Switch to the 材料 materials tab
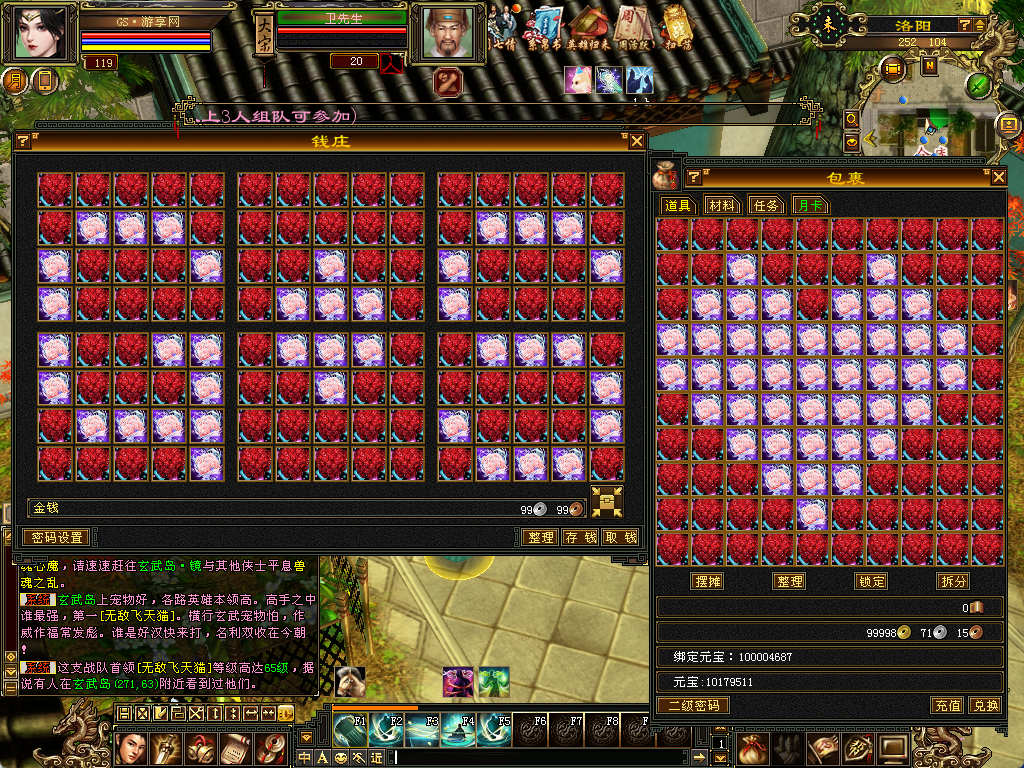 (x=721, y=205)
